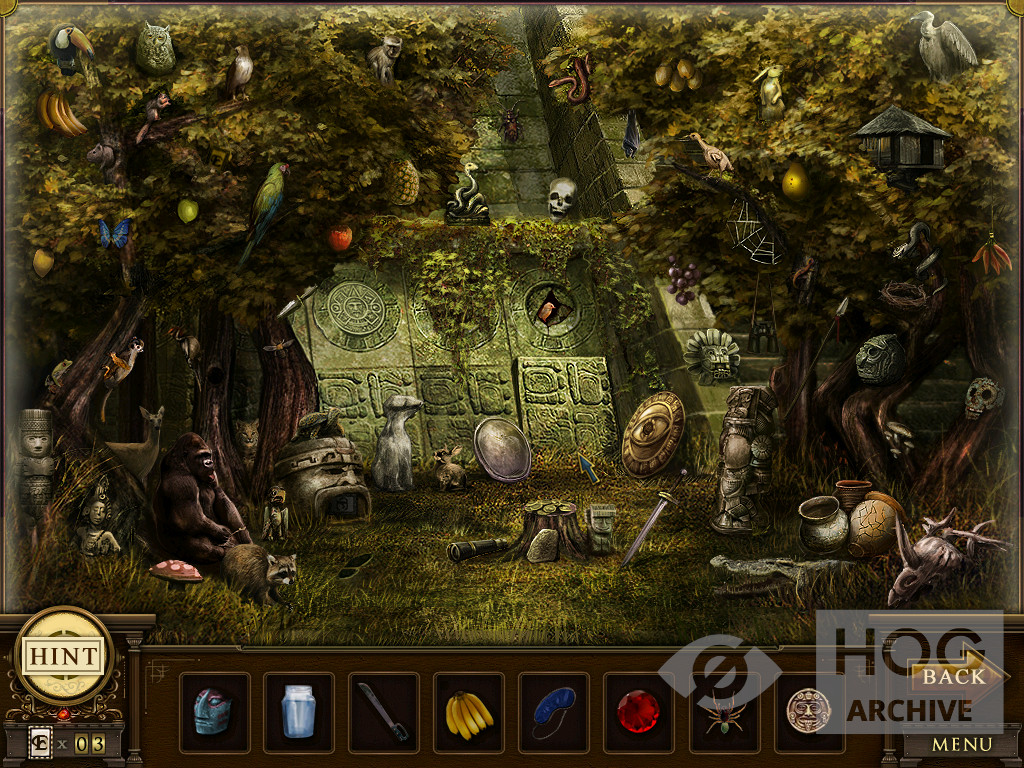Choose the glass jar item slot
This screenshot has width=1024, height=768.
coord(299,712)
